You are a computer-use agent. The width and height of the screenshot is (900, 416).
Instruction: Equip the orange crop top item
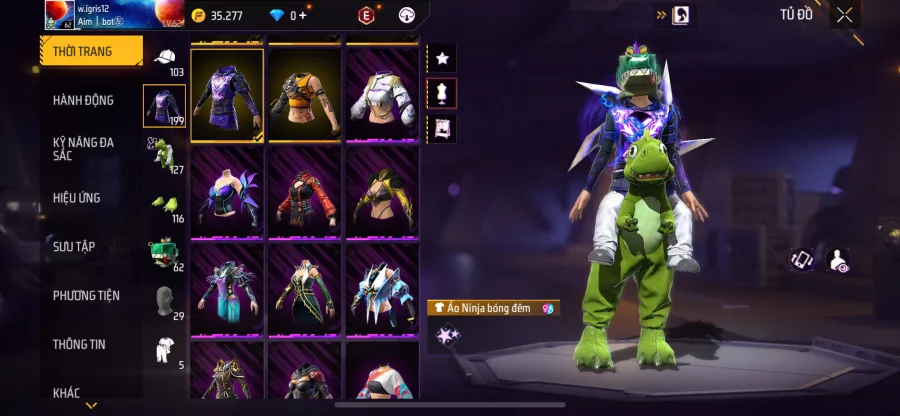coord(305,94)
